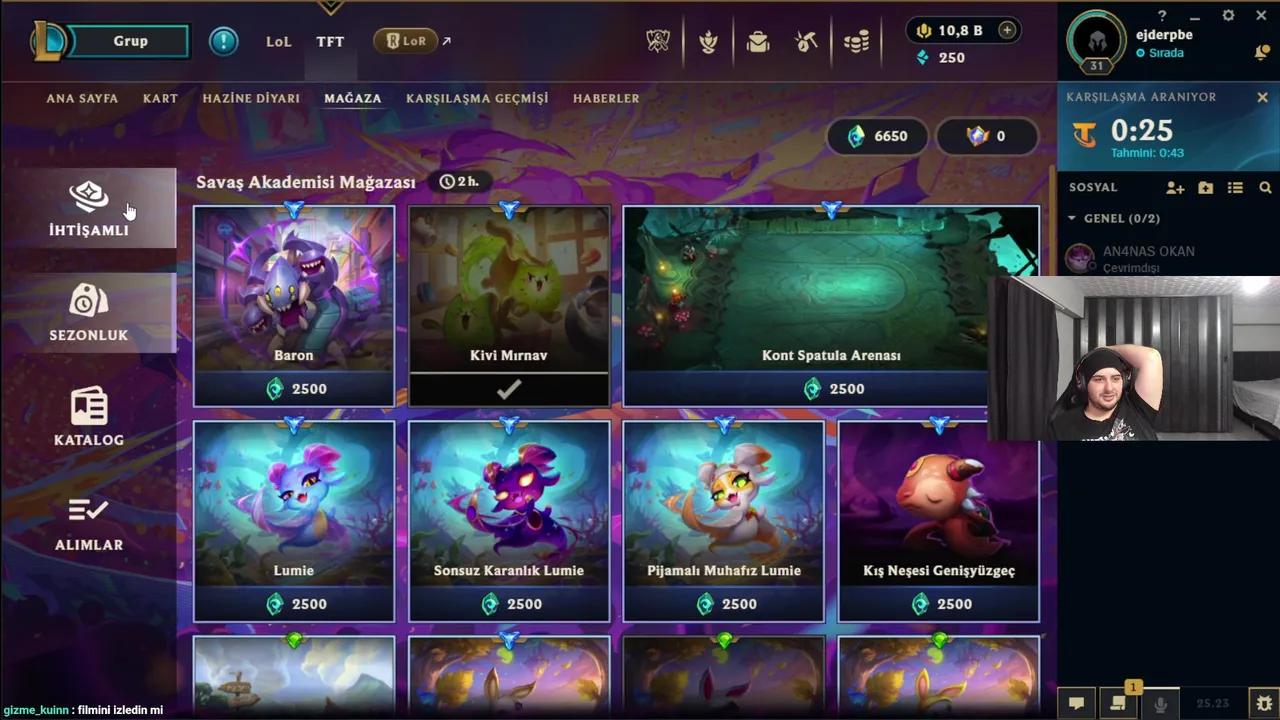Image resolution: width=1280 pixels, height=720 pixels.
Task: Toggle ownership checkmark on Kivi Mırnav
Action: click(x=509, y=388)
